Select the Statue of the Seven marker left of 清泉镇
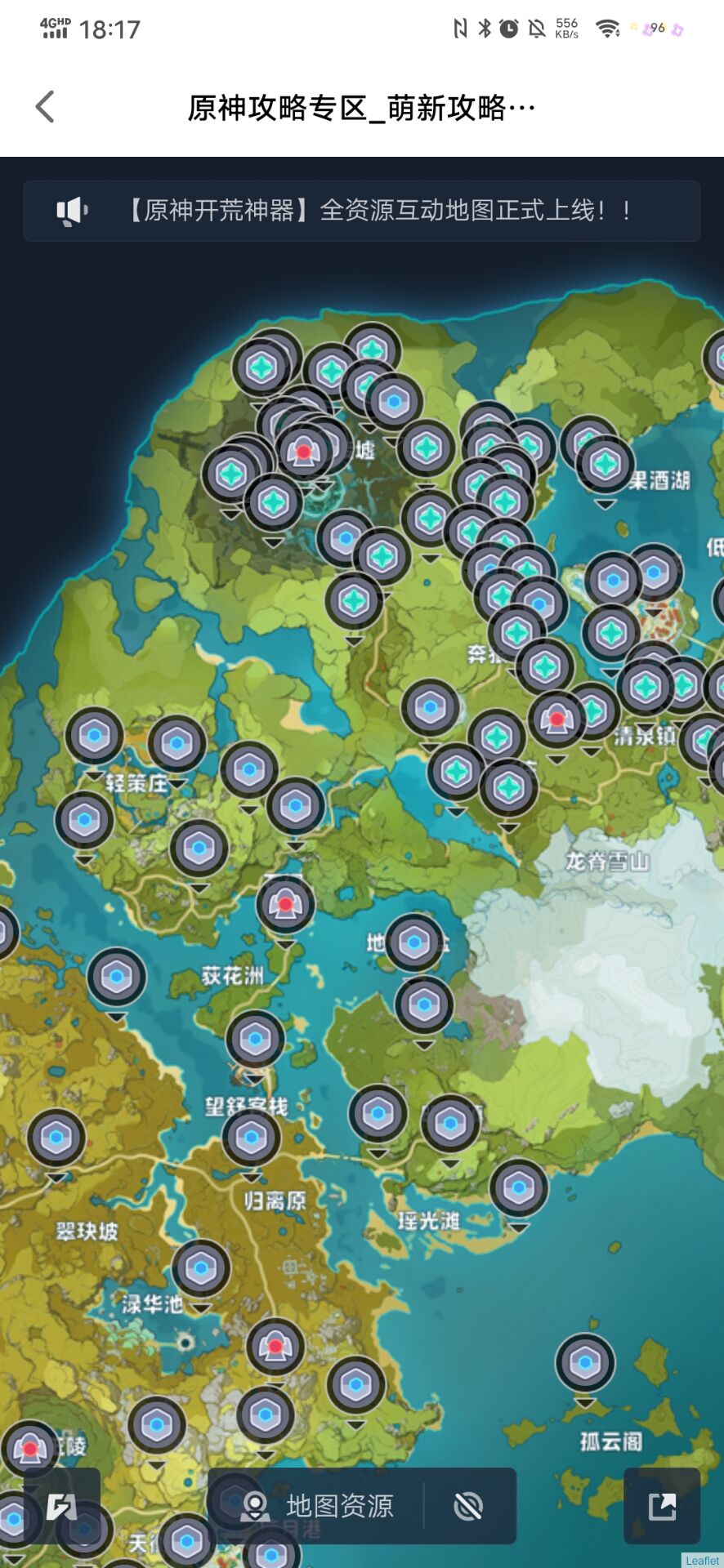This screenshot has height=1568, width=724. coord(557,719)
